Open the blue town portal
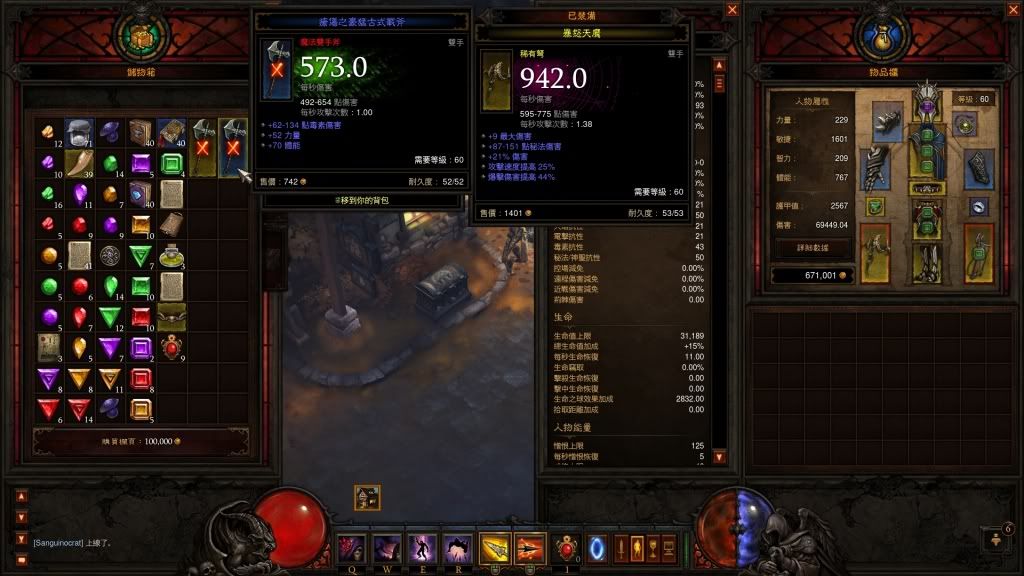This screenshot has height=576, width=1024. tap(599, 547)
